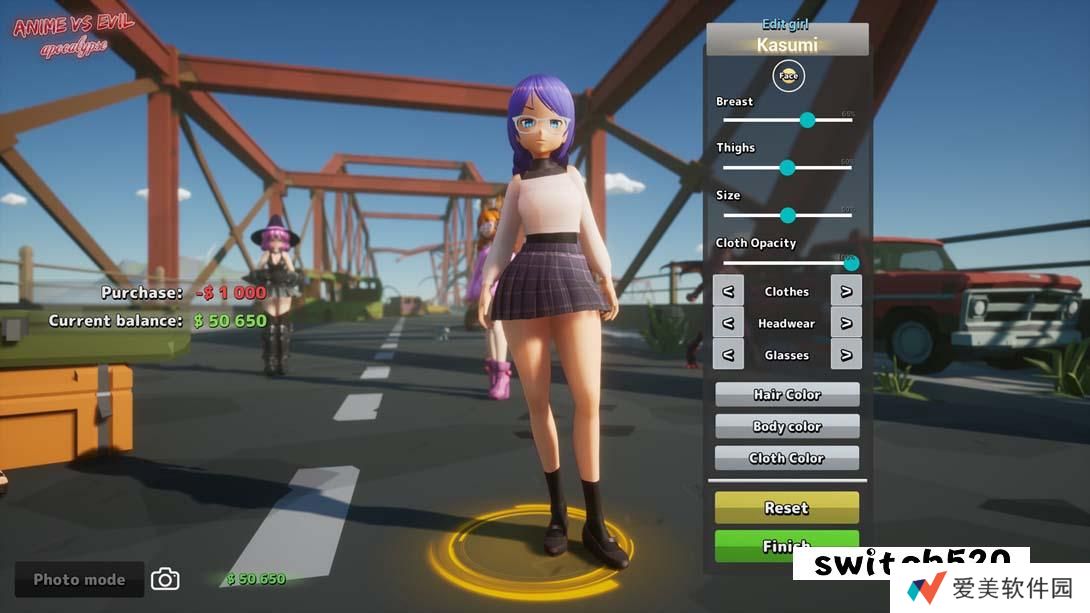This screenshot has height=613, width=1090.
Task: Open the Face editor button
Action: (x=788, y=76)
